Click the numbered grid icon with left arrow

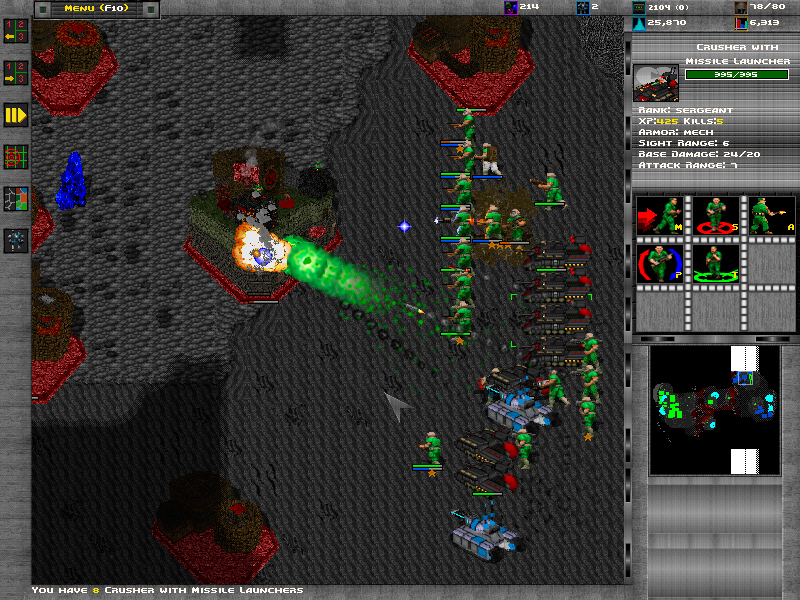pyautogui.click(x=15, y=30)
